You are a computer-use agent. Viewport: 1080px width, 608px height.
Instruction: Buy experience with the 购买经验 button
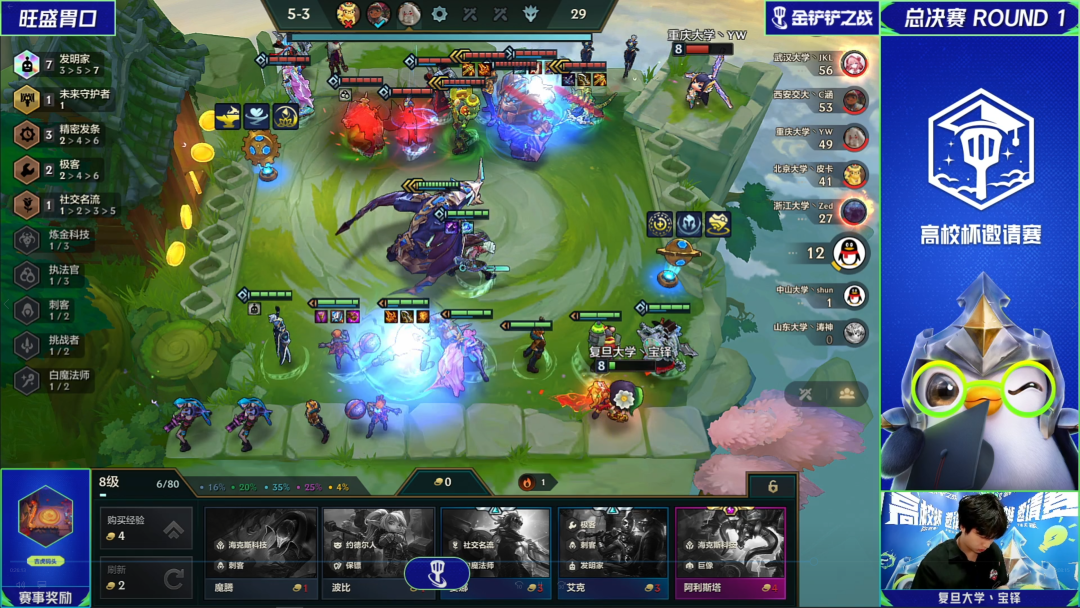tap(145, 528)
